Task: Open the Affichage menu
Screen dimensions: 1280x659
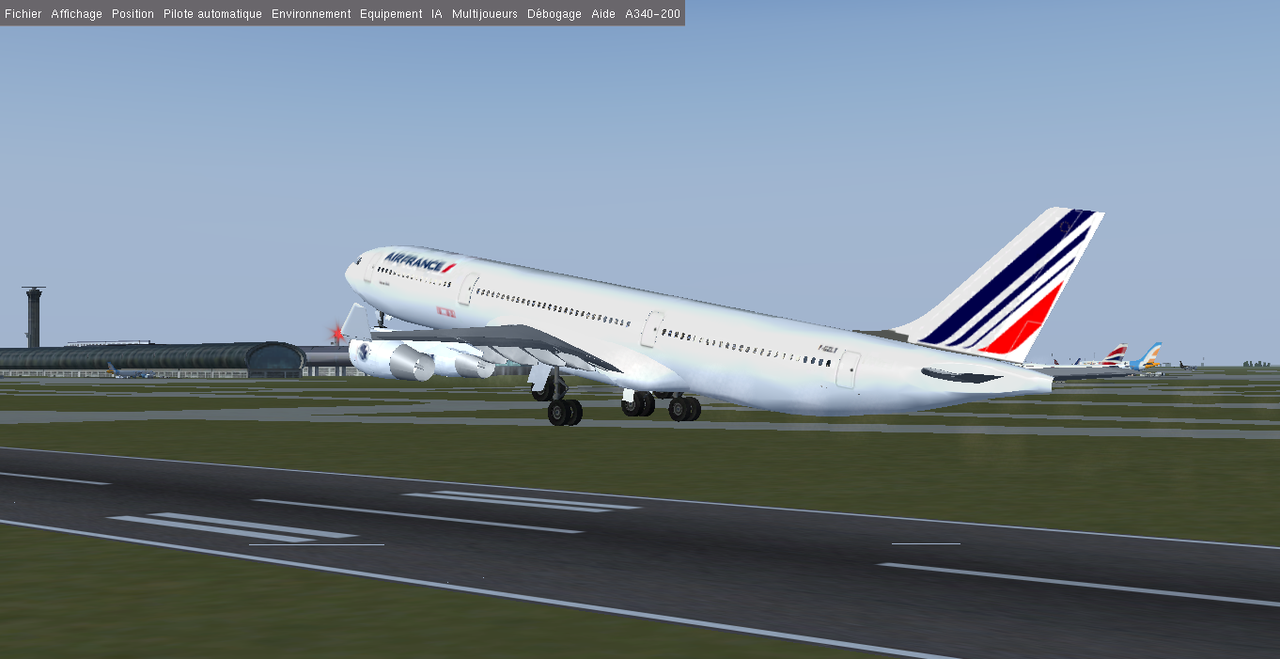Action: [x=77, y=14]
